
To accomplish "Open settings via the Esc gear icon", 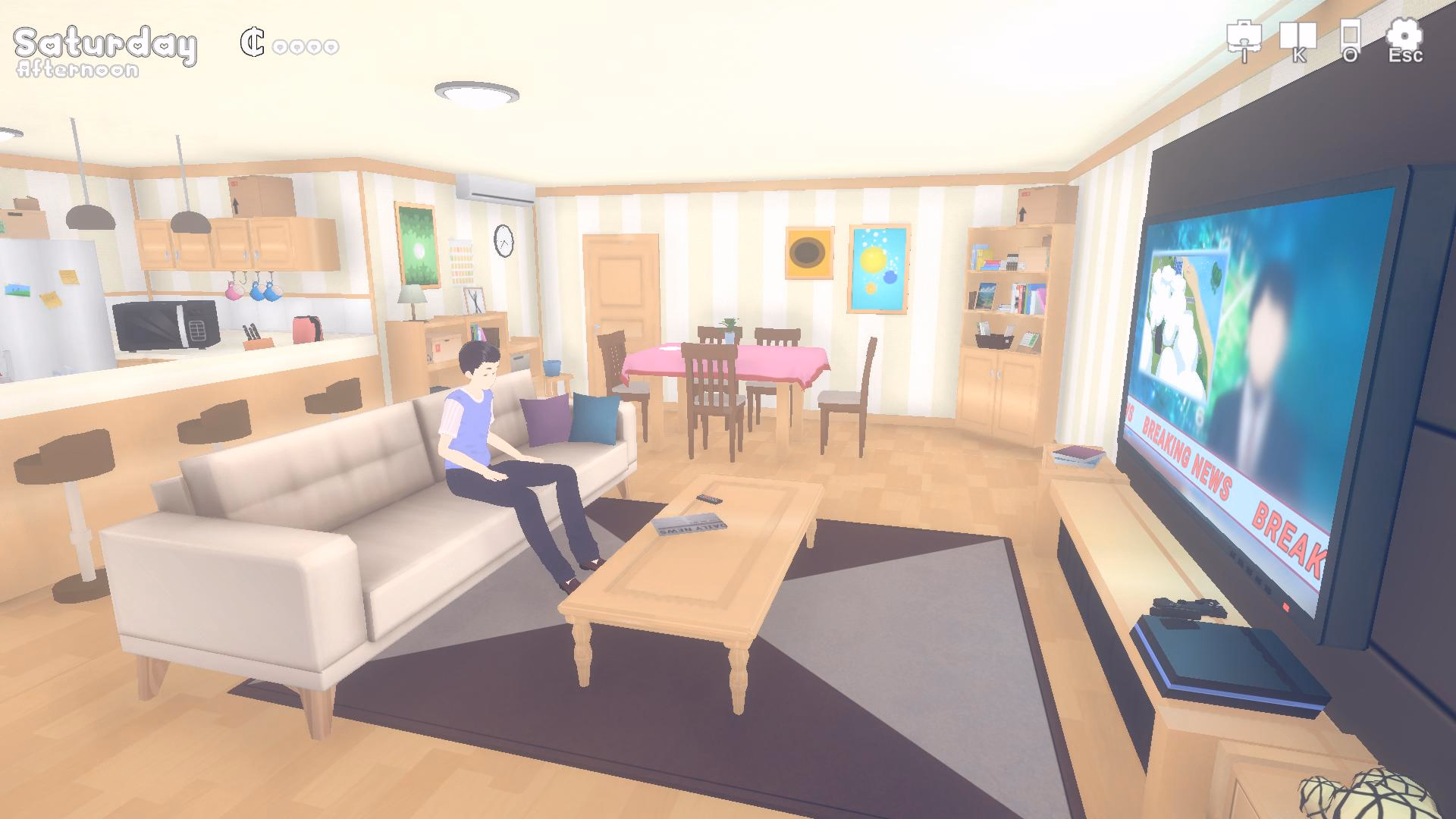I will (x=1404, y=36).
